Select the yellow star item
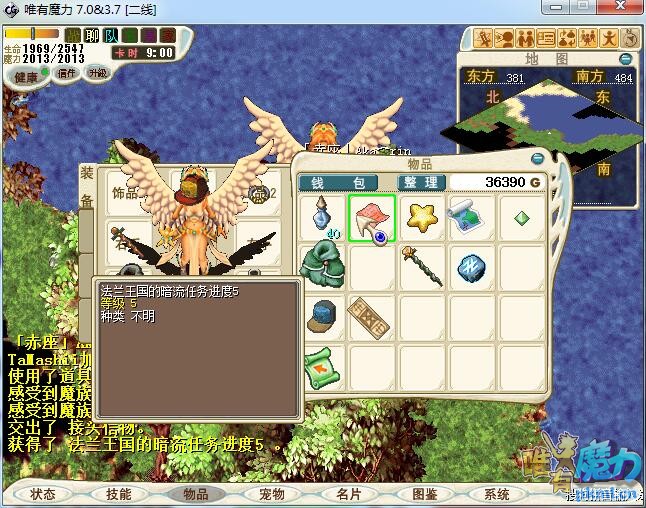 422,218
